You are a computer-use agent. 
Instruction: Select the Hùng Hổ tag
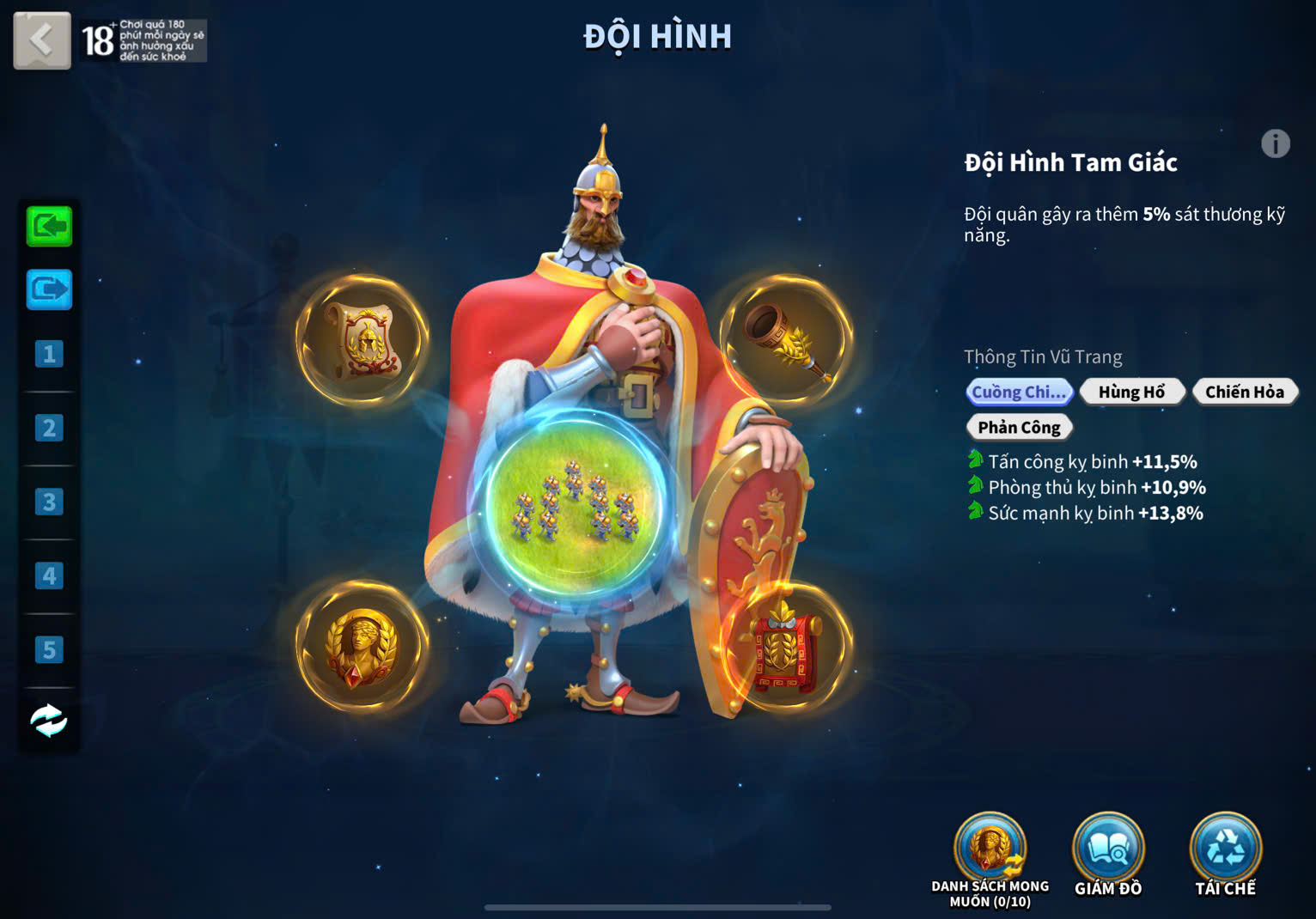coord(1131,393)
